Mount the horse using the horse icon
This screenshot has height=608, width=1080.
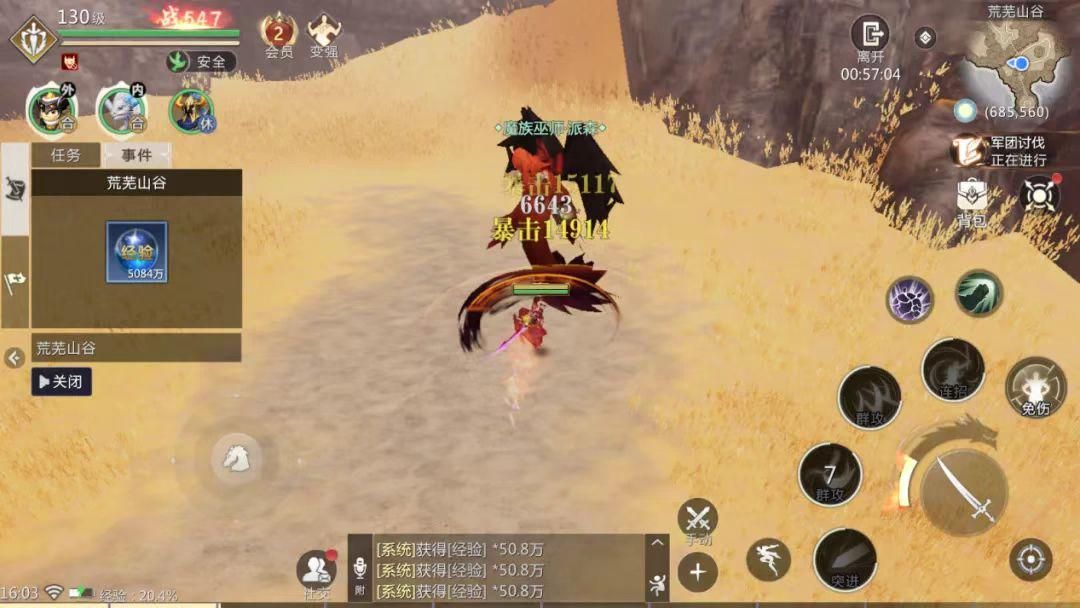(x=236, y=459)
